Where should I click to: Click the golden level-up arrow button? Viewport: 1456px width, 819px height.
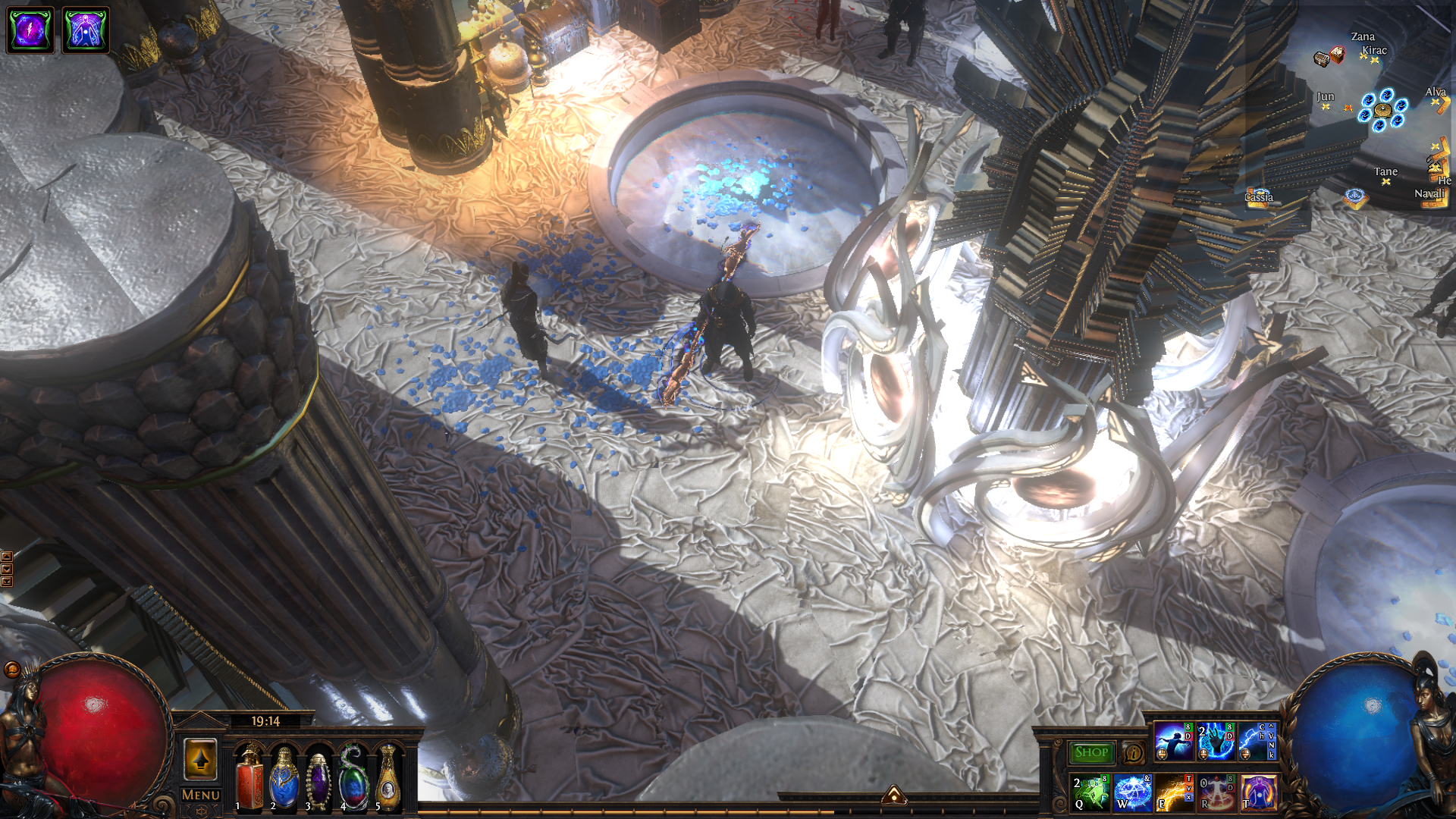[201, 758]
